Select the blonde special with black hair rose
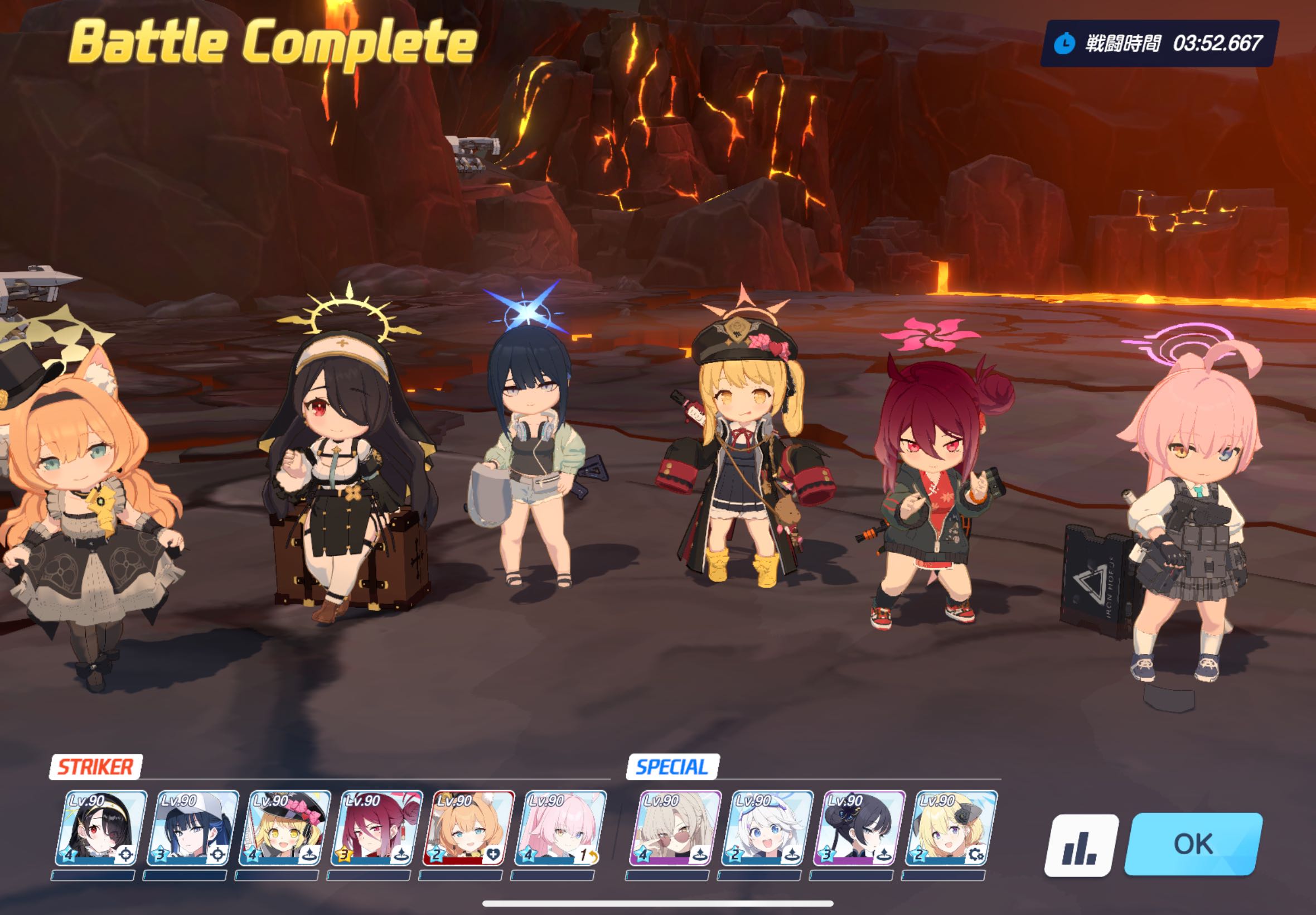The height and width of the screenshot is (915, 1316). pos(951,828)
